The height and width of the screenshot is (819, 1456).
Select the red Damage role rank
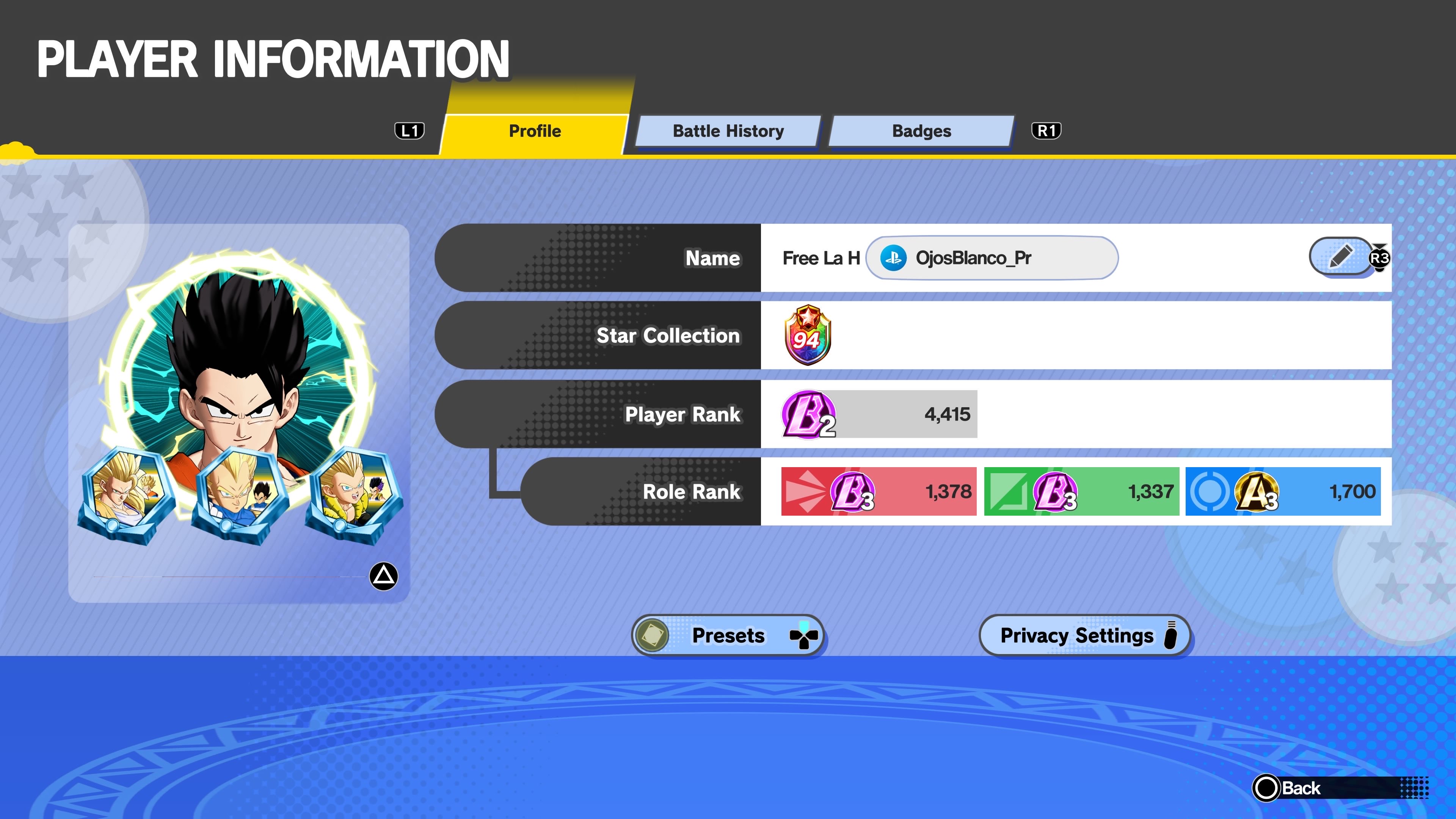coord(879,491)
